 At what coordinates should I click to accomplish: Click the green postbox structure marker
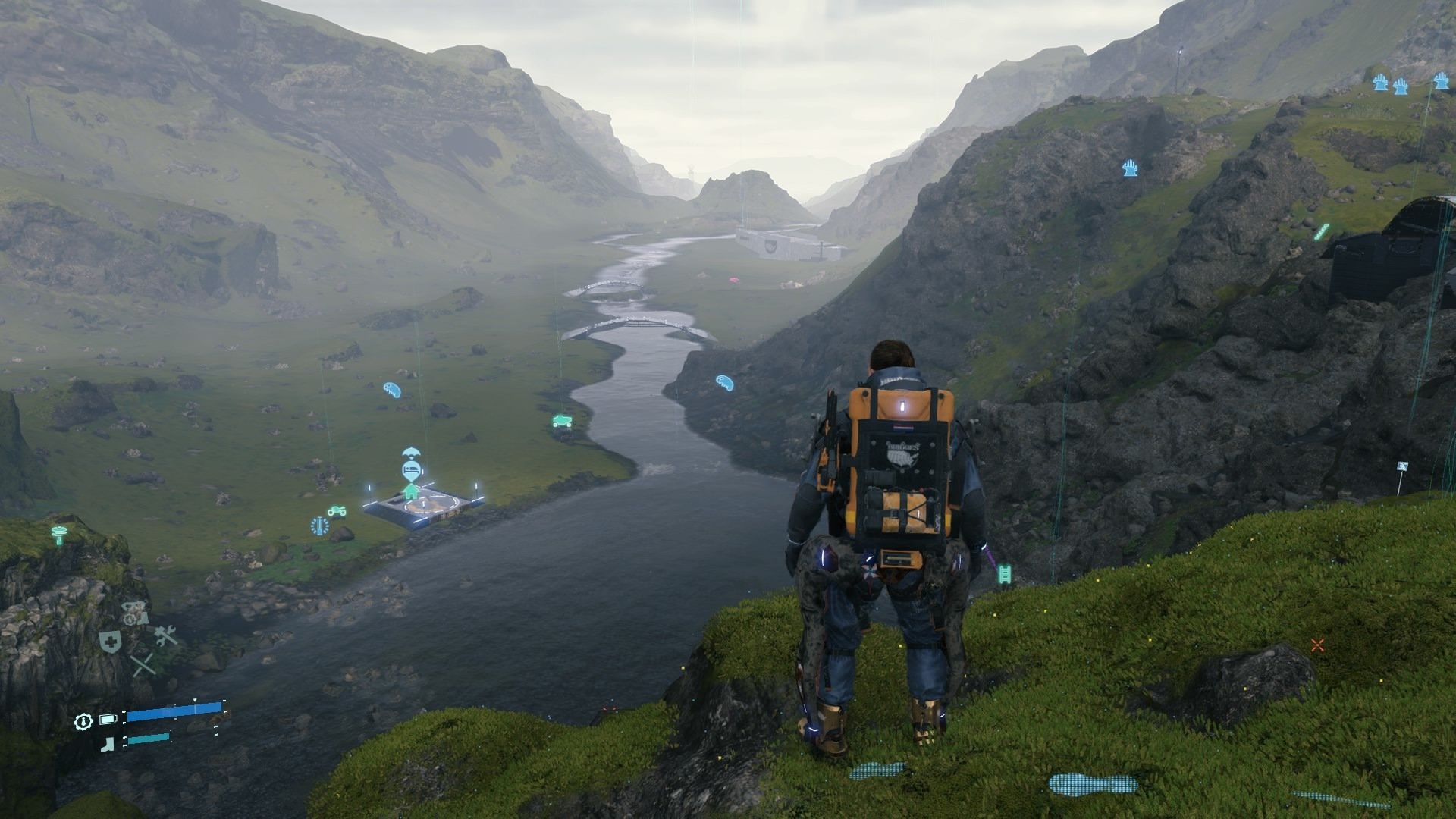click(x=58, y=533)
